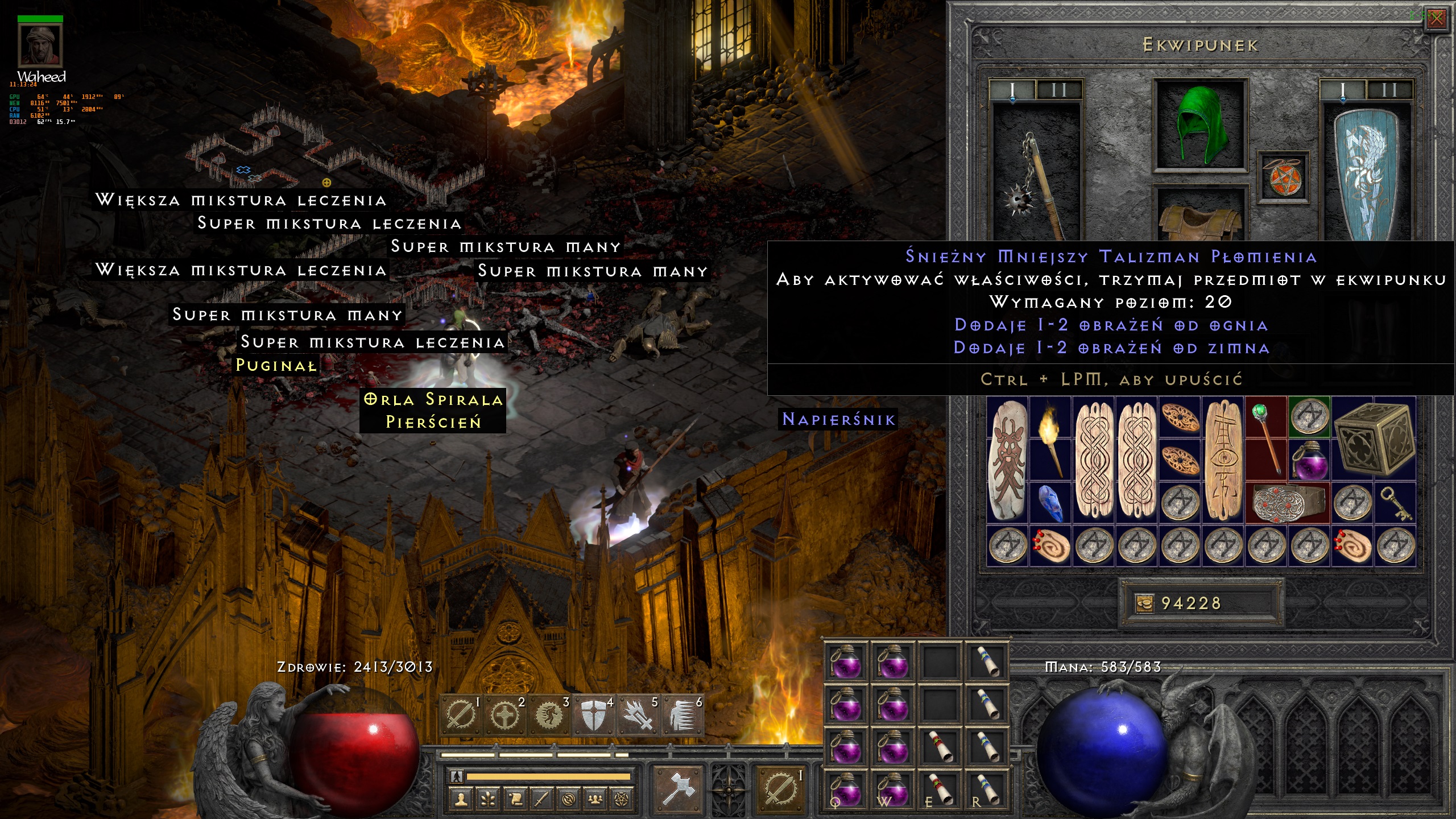Screen dimensions: 1456x819
Task: Open the character sheet mini-menu button
Action: [461, 800]
